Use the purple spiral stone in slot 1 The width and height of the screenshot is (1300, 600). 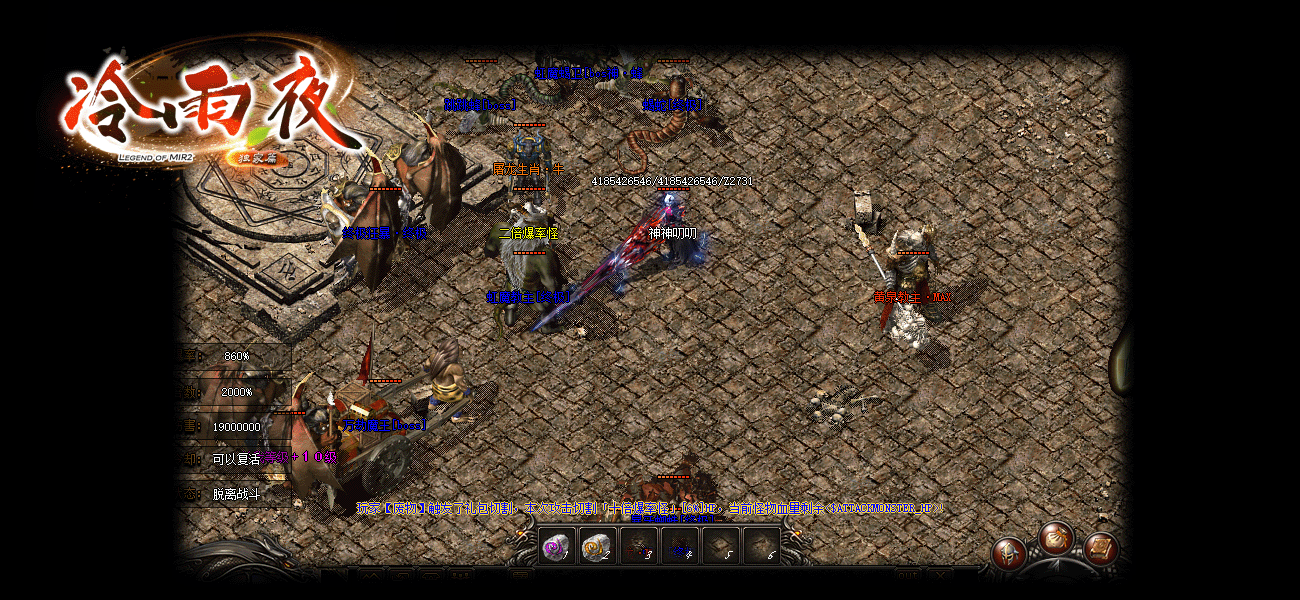[557, 547]
